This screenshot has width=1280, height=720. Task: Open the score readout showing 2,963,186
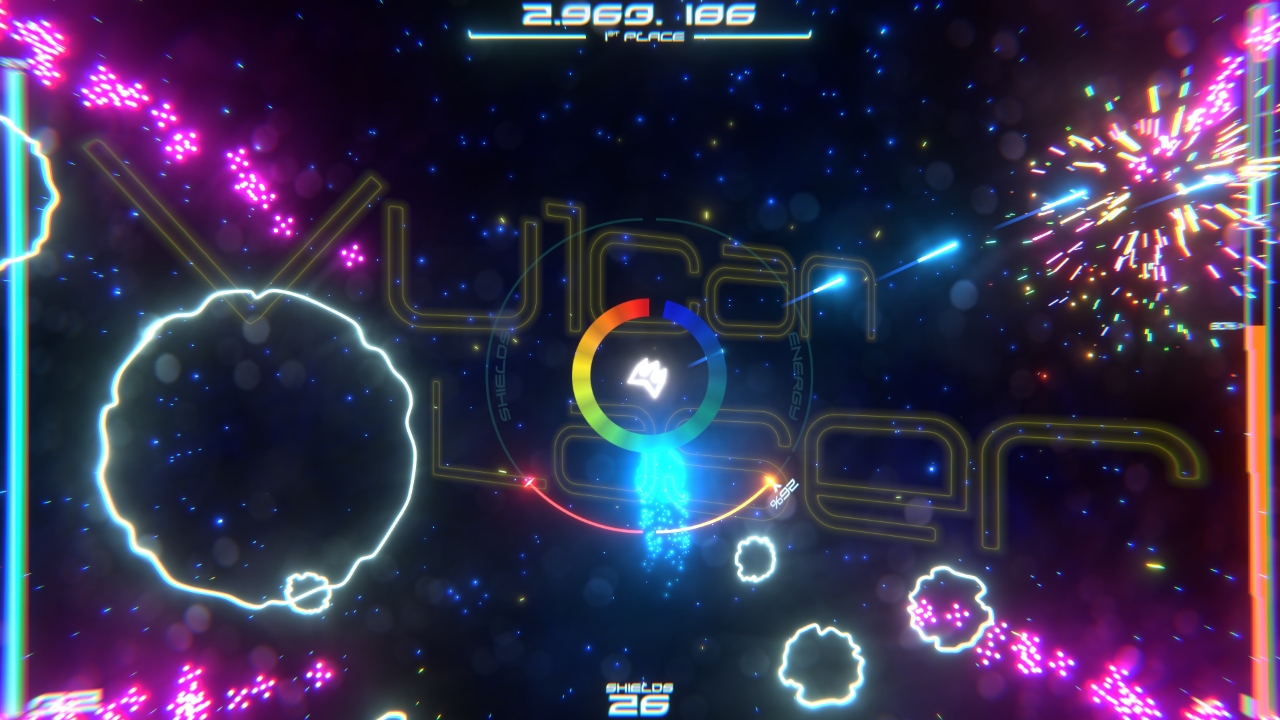click(640, 15)
